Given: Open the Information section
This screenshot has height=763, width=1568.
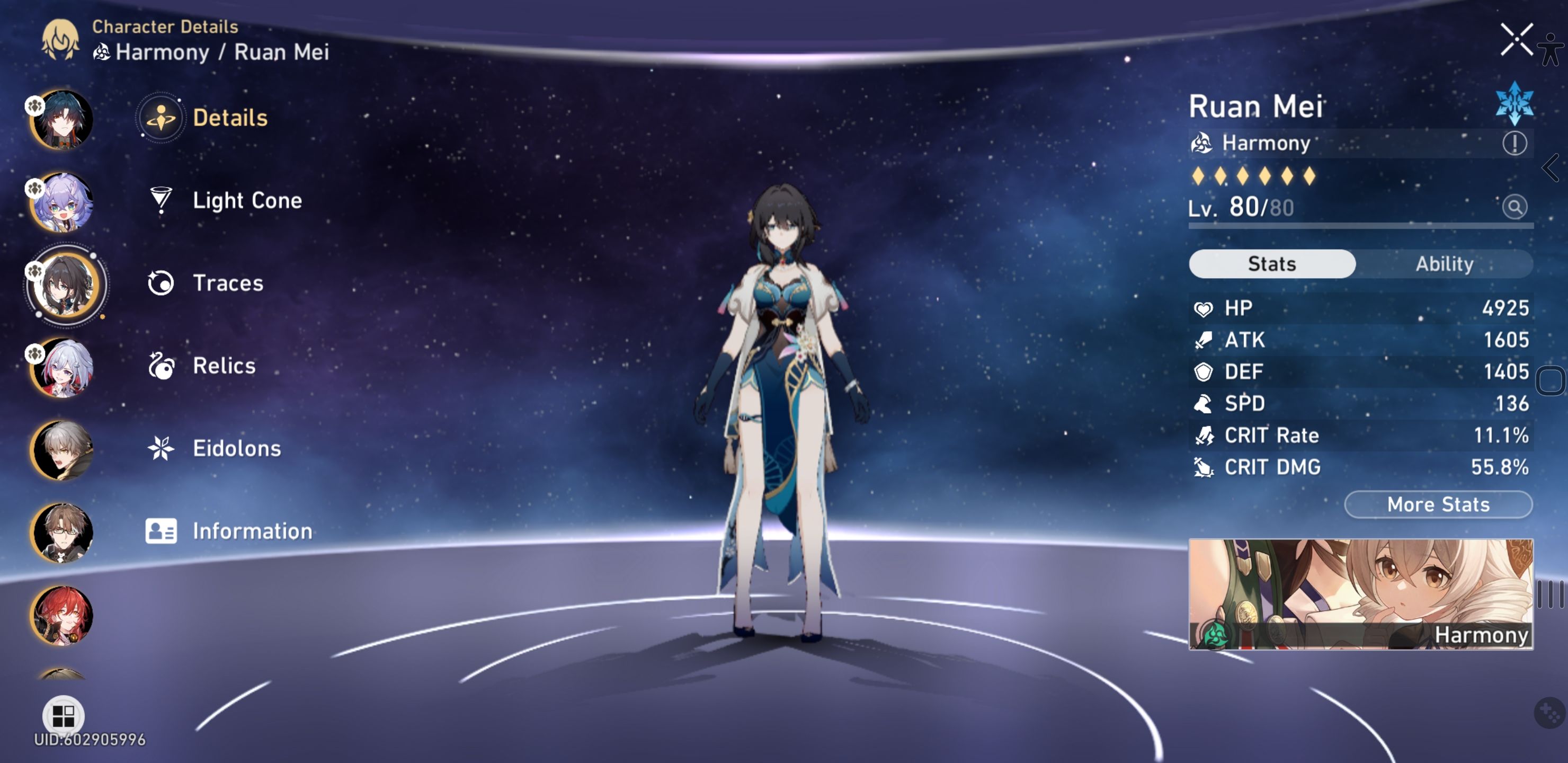Looking at the screenshot, I should [x=252, y=531].
